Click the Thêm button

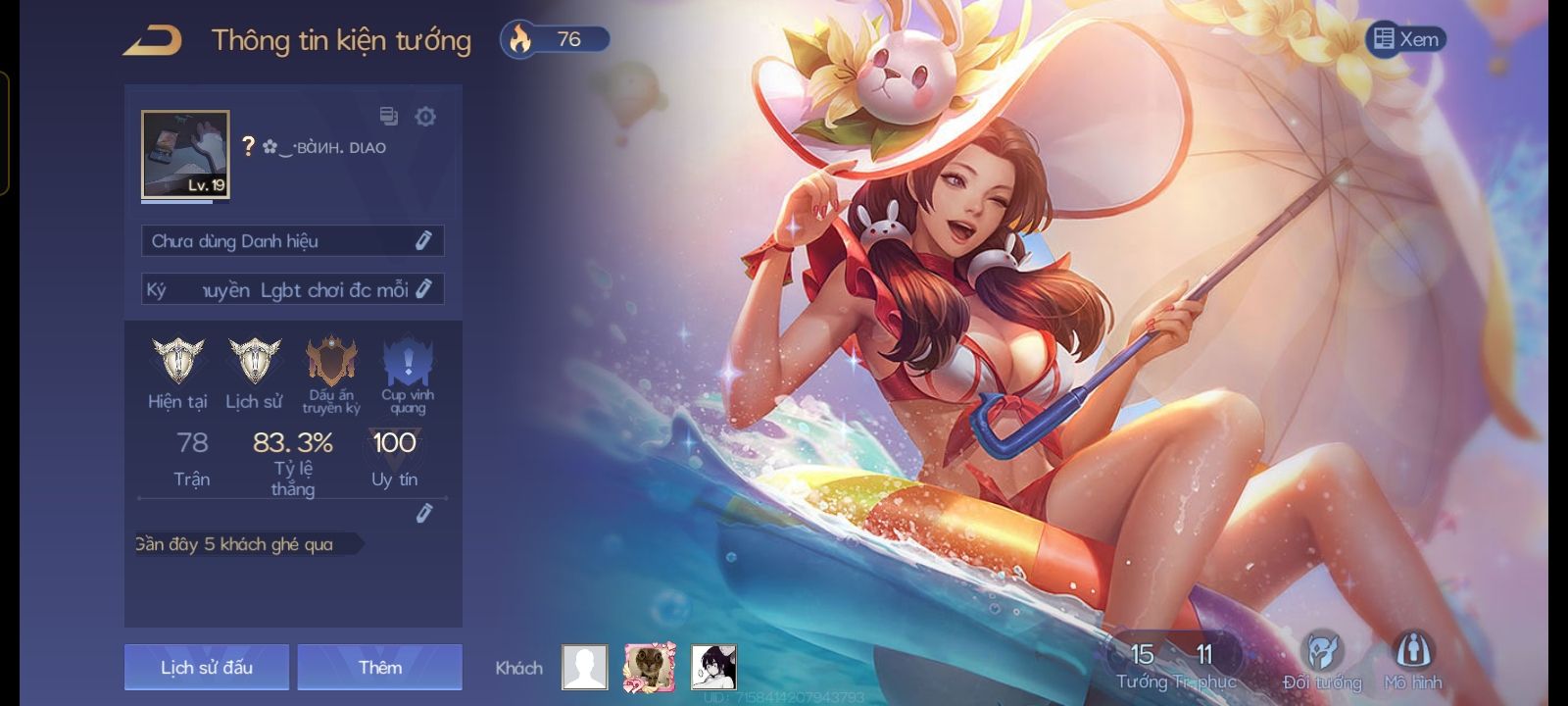point(380,668)
